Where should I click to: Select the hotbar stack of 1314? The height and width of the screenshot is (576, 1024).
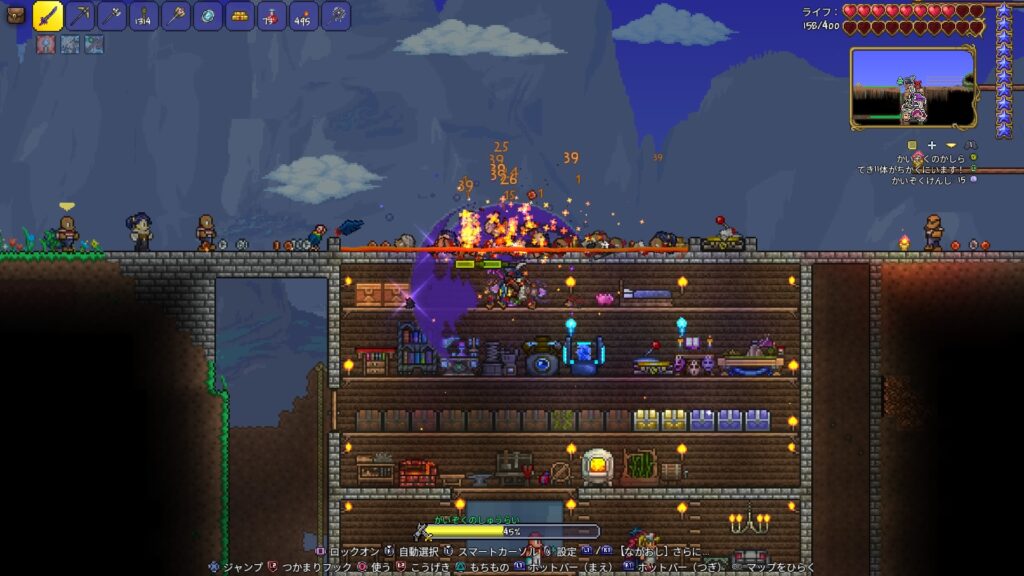(144, 15)
